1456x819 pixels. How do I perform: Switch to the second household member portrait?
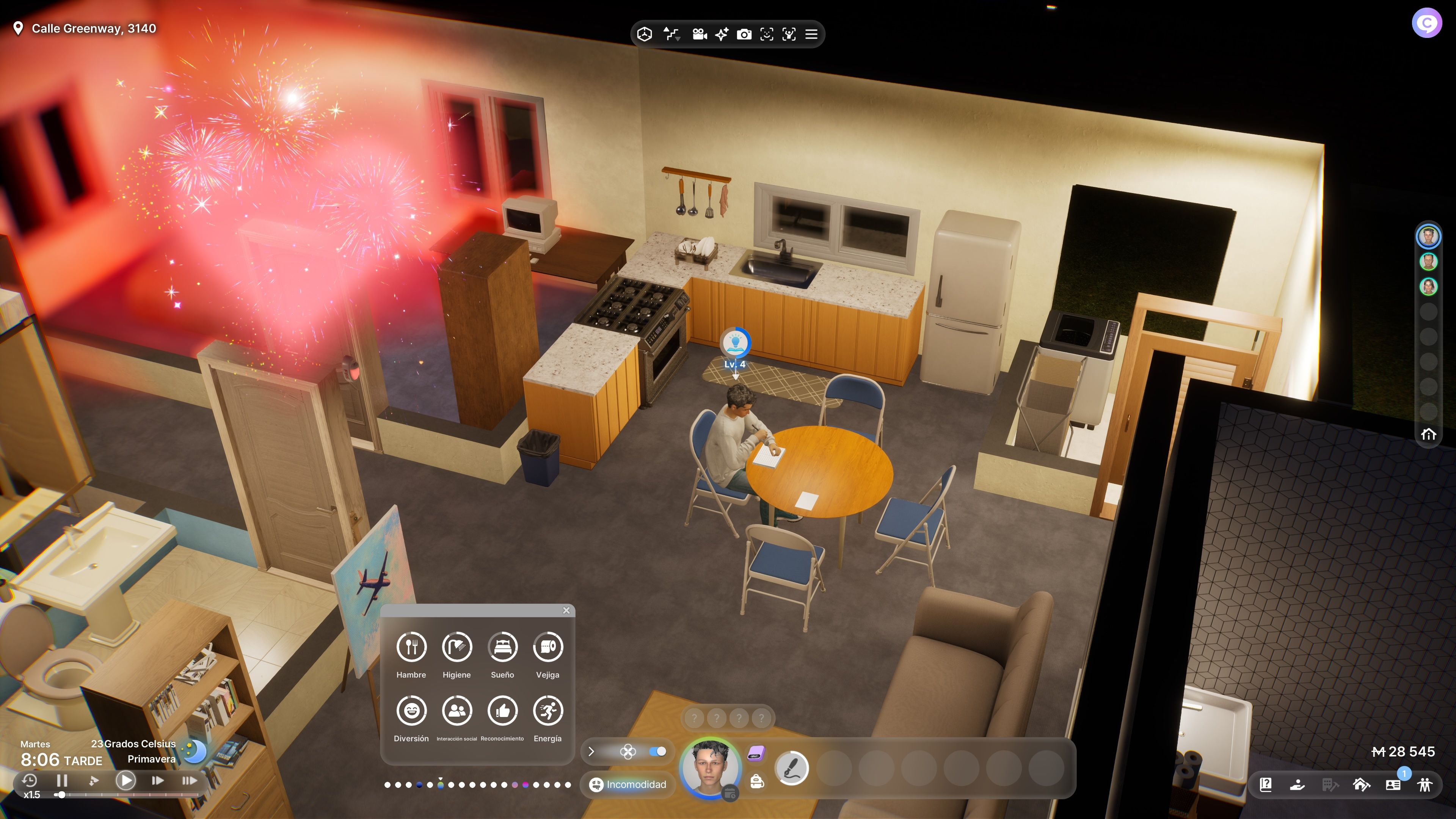coord(1428,262)
